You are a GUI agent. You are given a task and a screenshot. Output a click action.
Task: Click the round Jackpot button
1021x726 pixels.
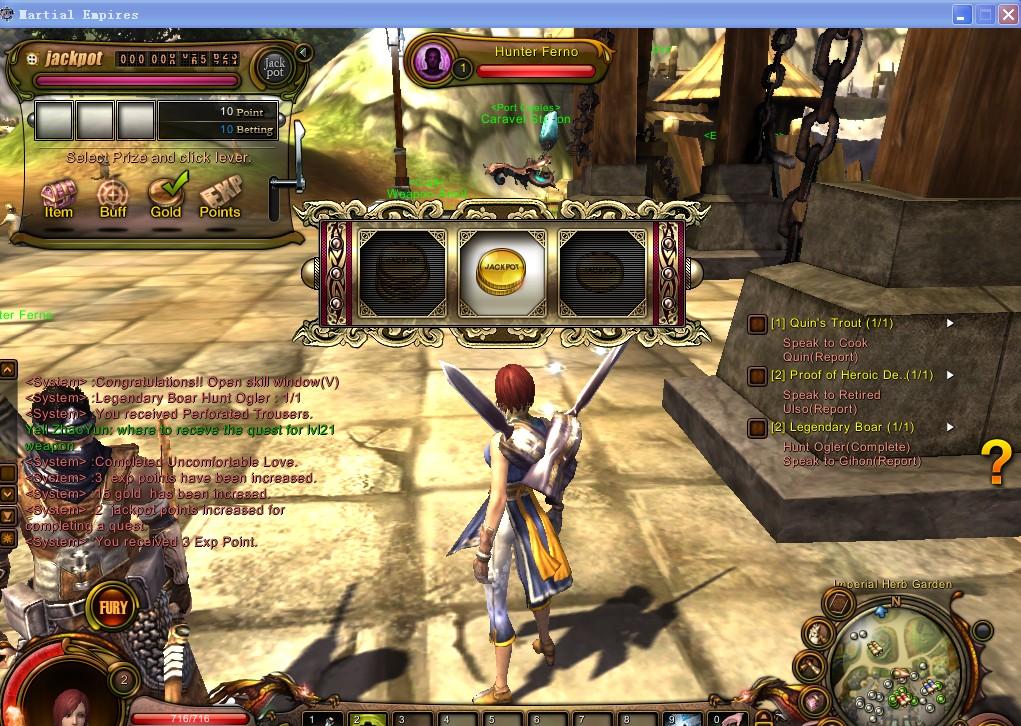(x=274, y=67)
